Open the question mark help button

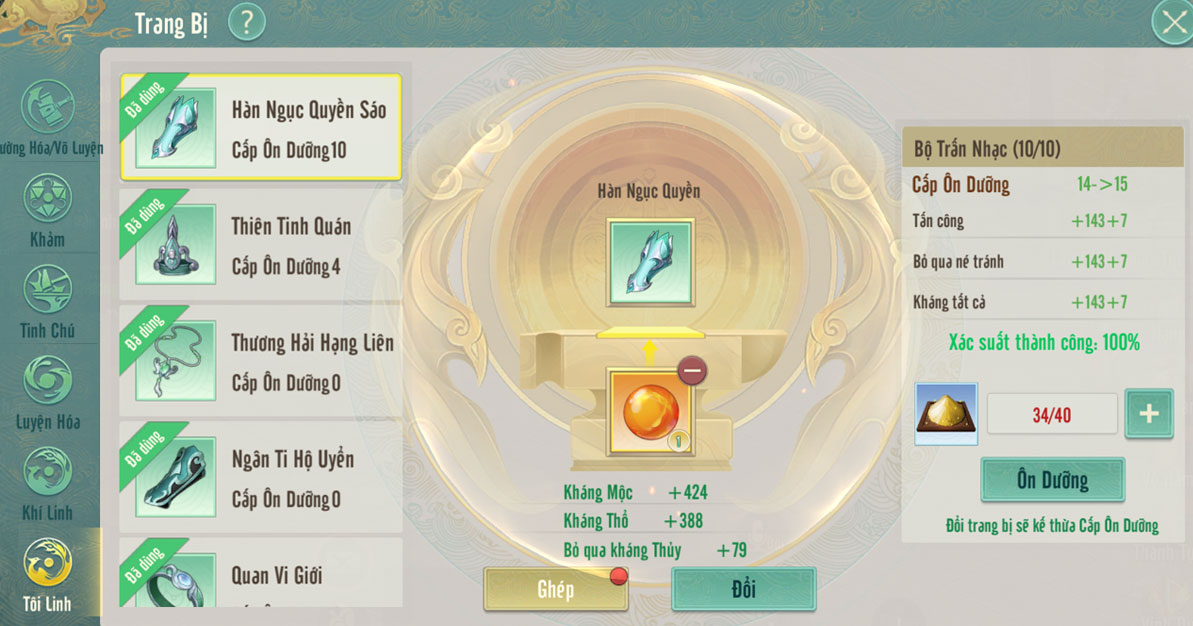tap(247, 21)
